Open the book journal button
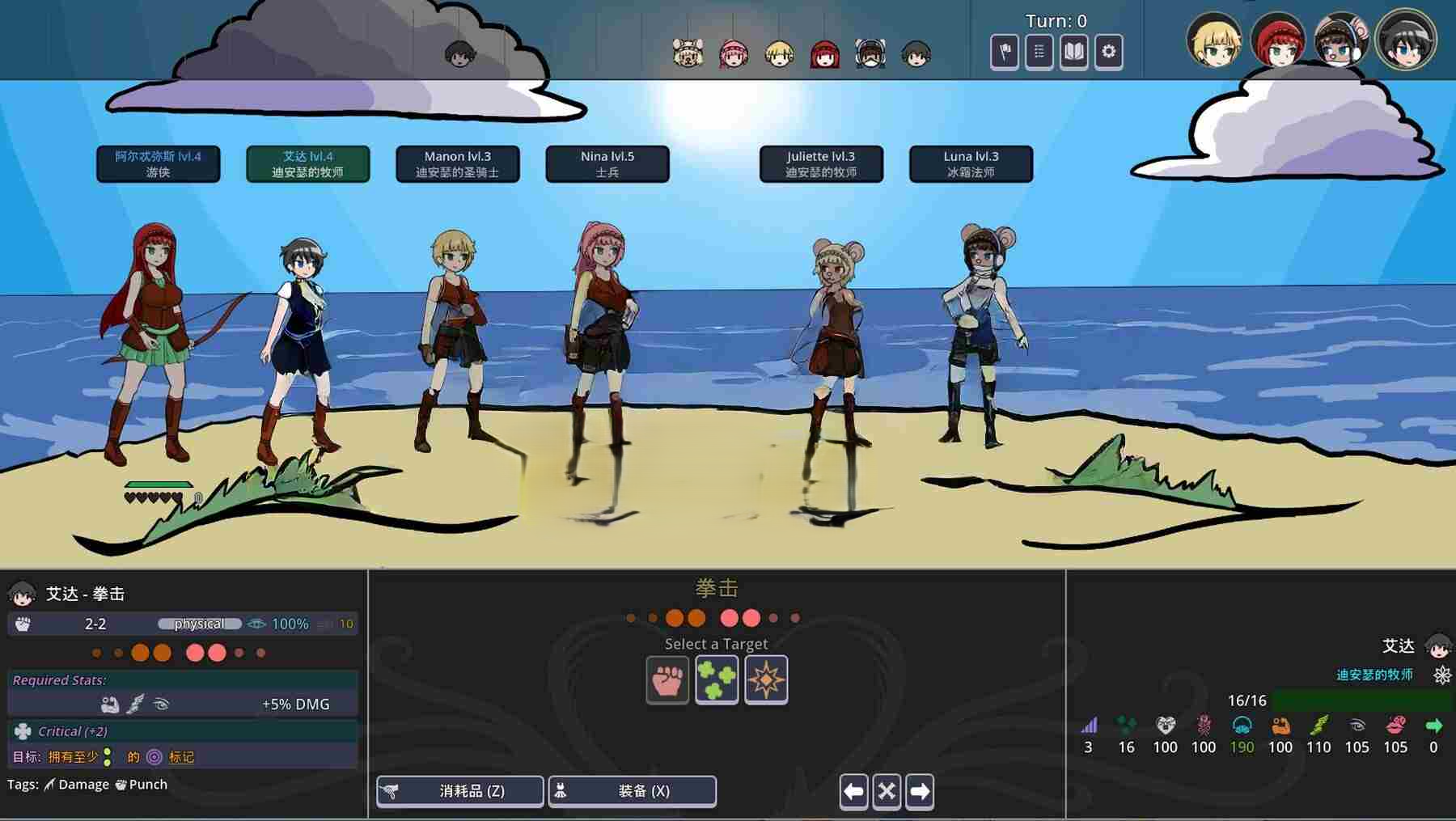This screenshot has height=821, width=1456. pyautogui.click(x=1073, y=52)
